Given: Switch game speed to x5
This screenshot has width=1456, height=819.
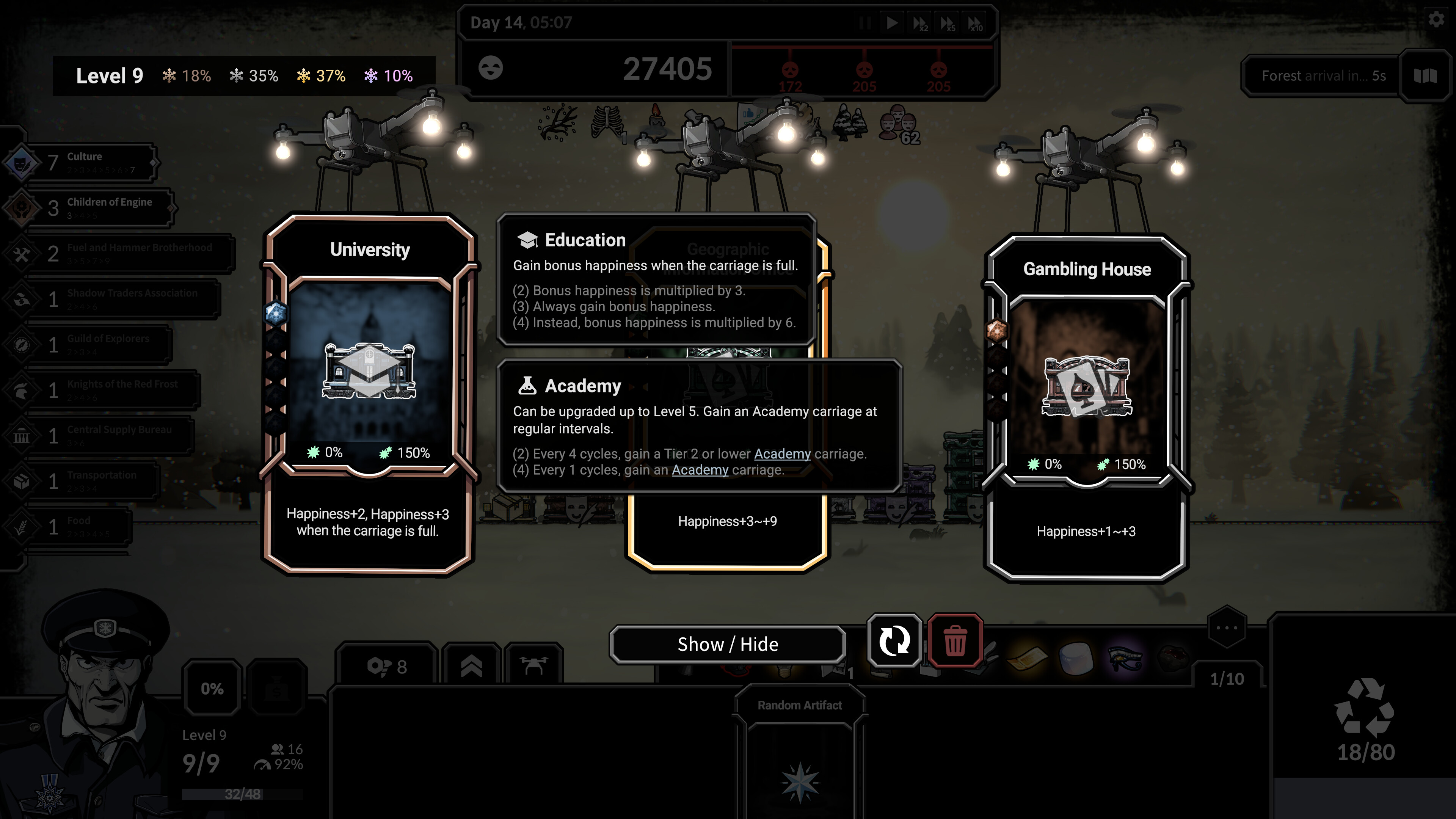Looking at the screenshot, I should 947,23.
